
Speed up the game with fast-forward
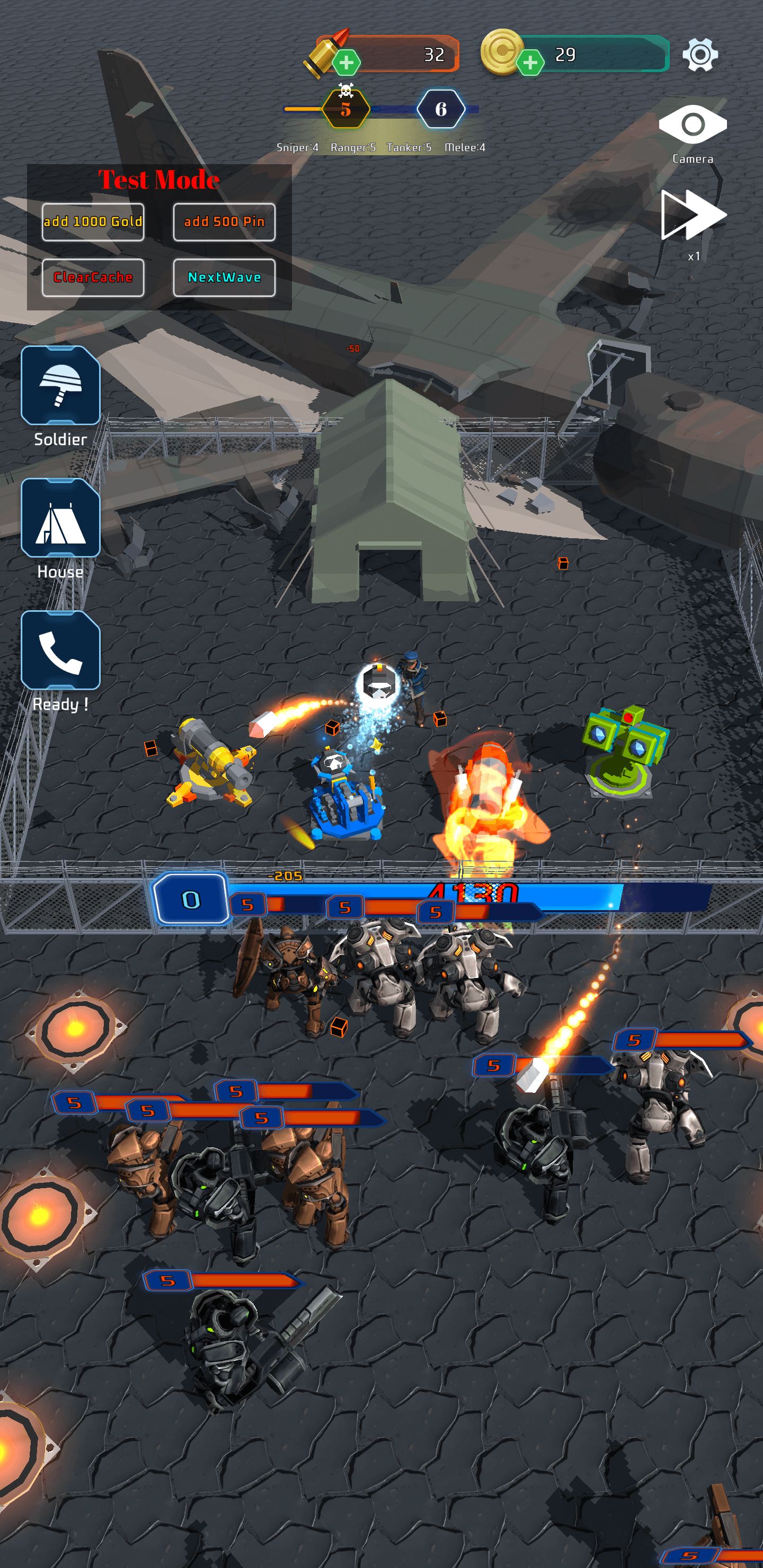point(693,215)
